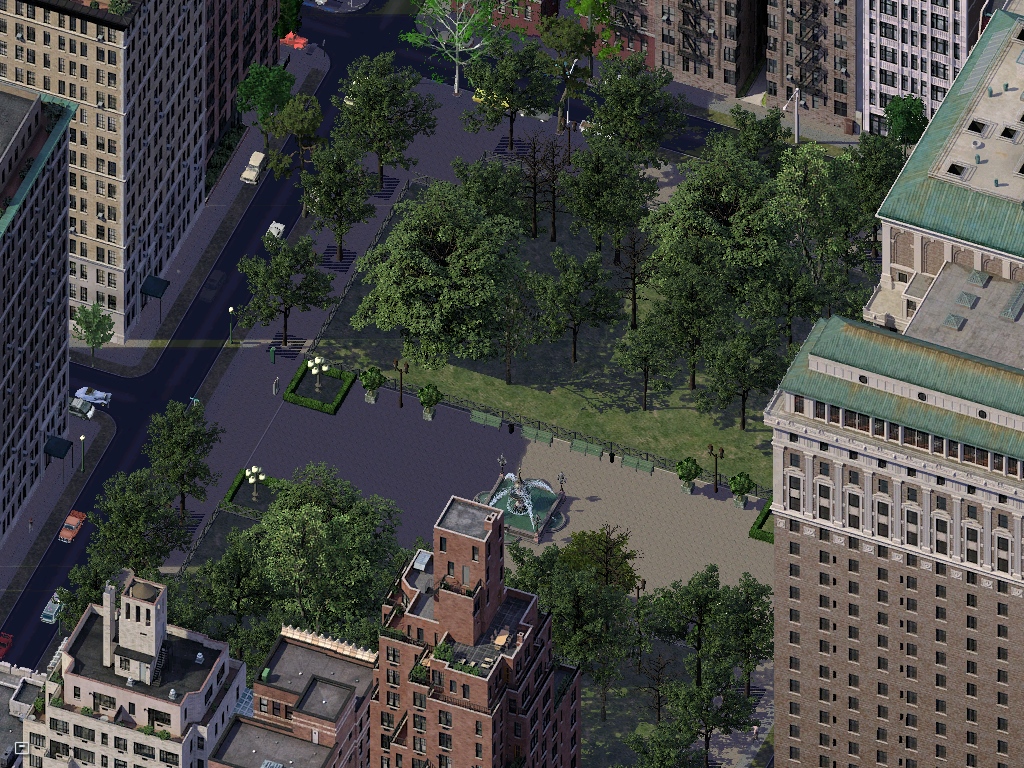
Task: Click the small restore-interface box icon
Action: (20, 747)
